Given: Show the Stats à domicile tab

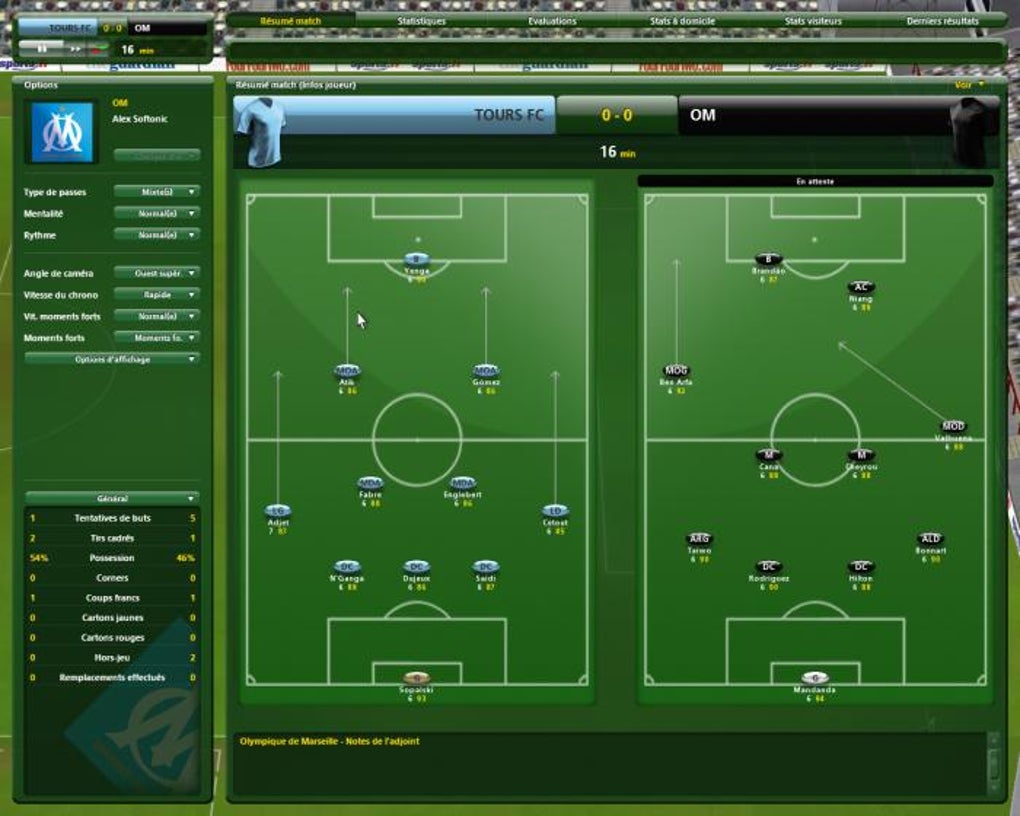Looking at the screenshot, I should click(x=682, y=21).
